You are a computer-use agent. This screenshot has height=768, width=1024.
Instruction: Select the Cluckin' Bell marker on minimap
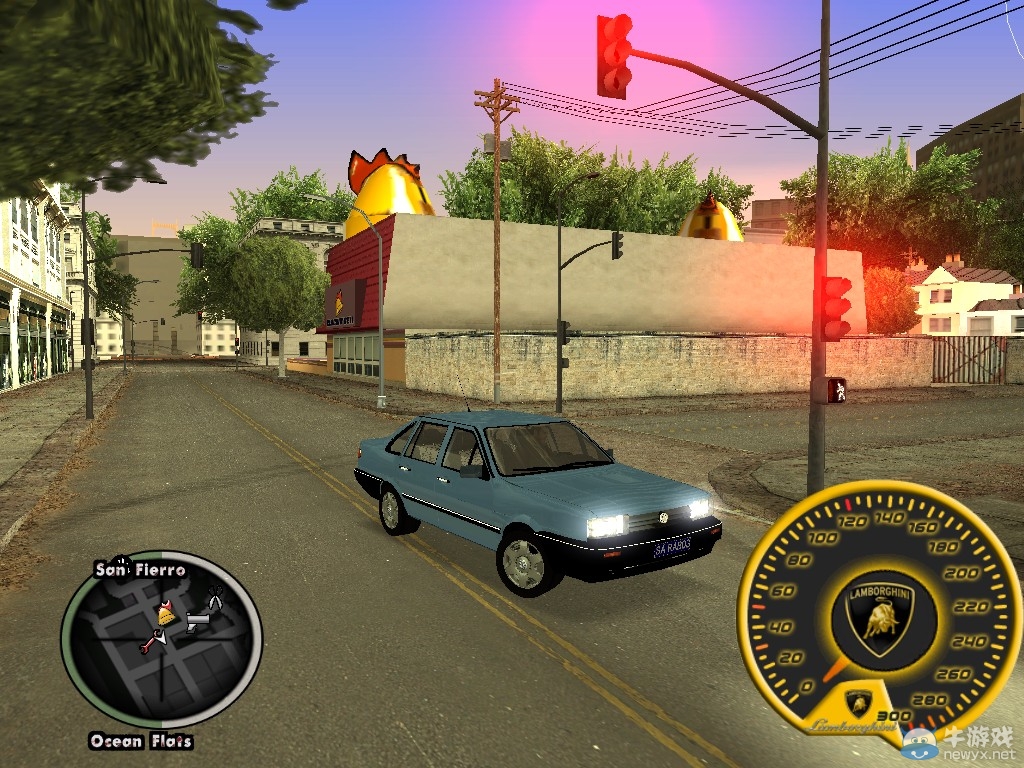[166, 613]
